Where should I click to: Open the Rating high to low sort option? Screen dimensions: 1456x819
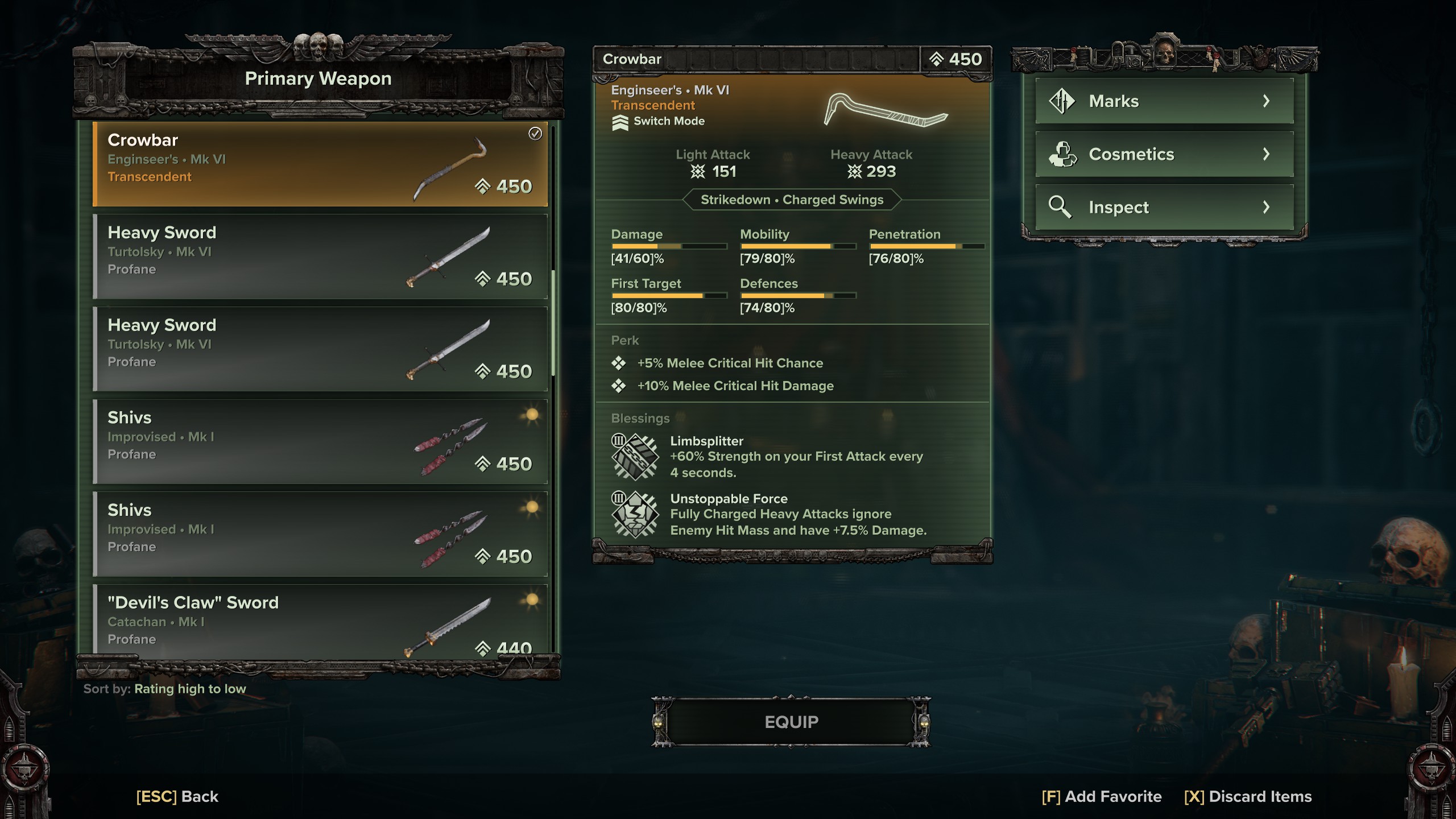(x=189, y=688)
